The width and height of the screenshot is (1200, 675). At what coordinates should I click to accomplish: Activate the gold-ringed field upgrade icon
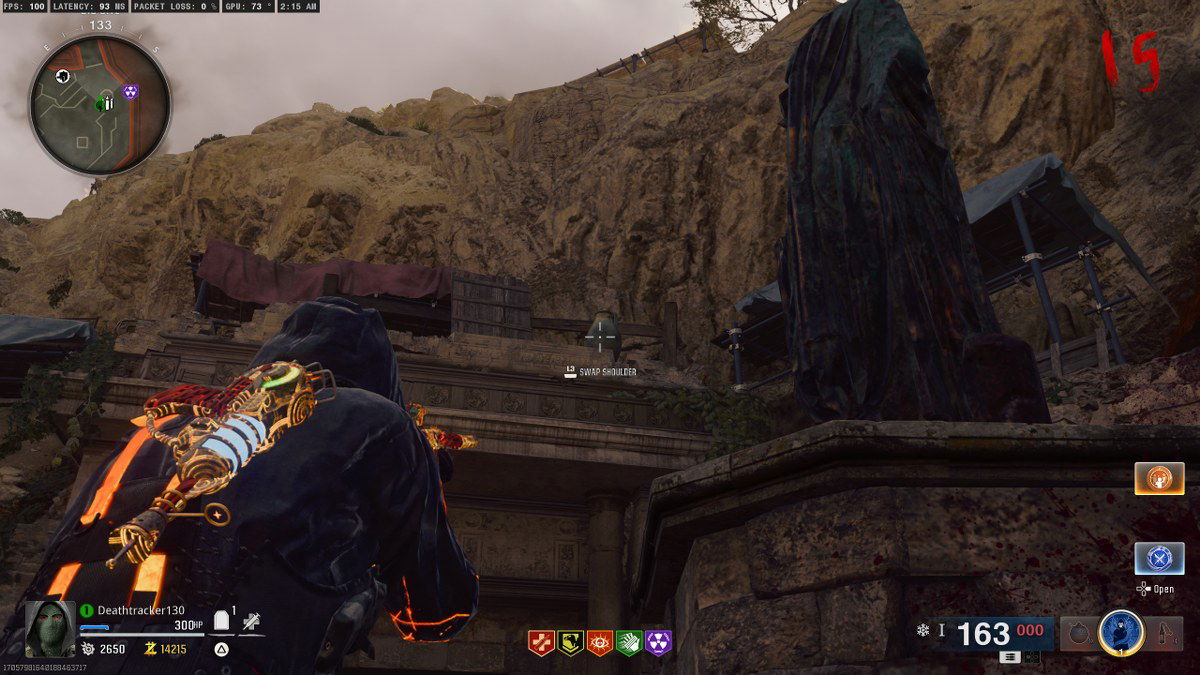click(x=1121, y=632)
